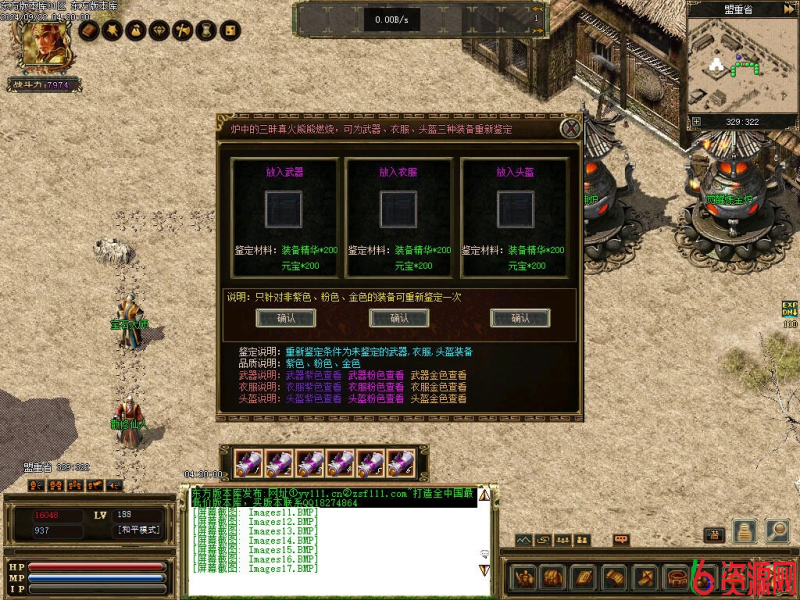Select the helmet slot under 放入头盔

514,210
